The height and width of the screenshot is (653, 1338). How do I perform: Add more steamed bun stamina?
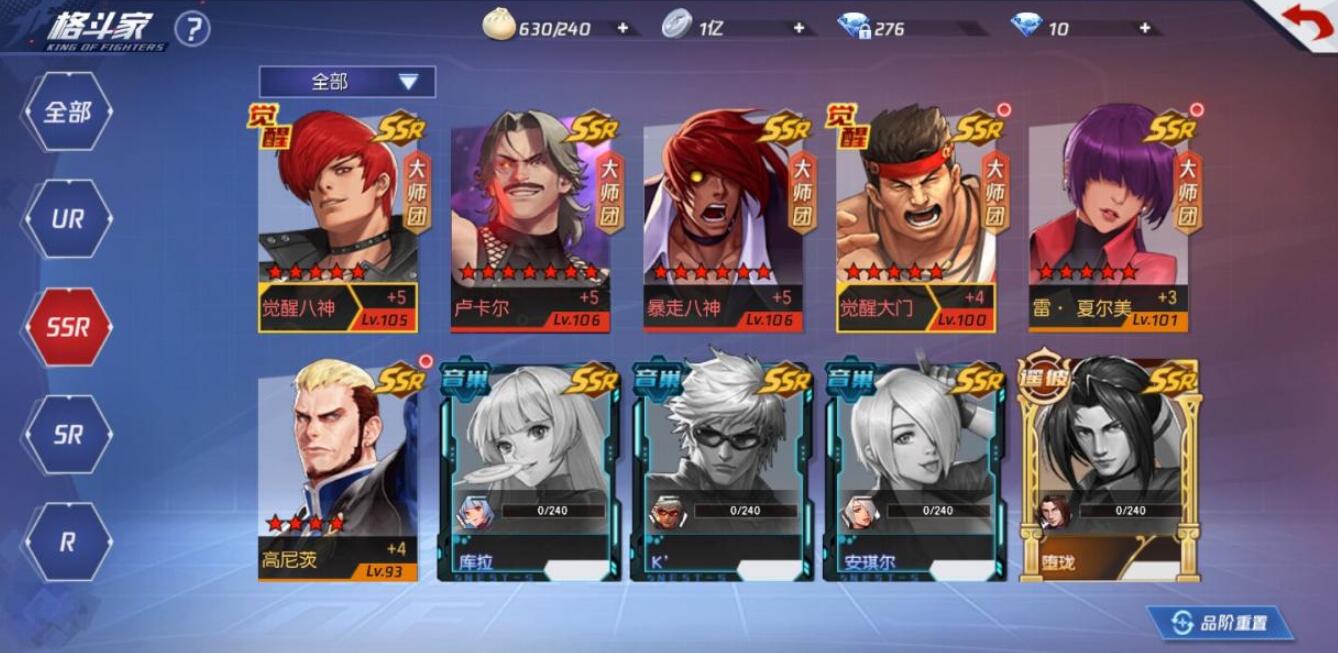(x=623, y=28)
